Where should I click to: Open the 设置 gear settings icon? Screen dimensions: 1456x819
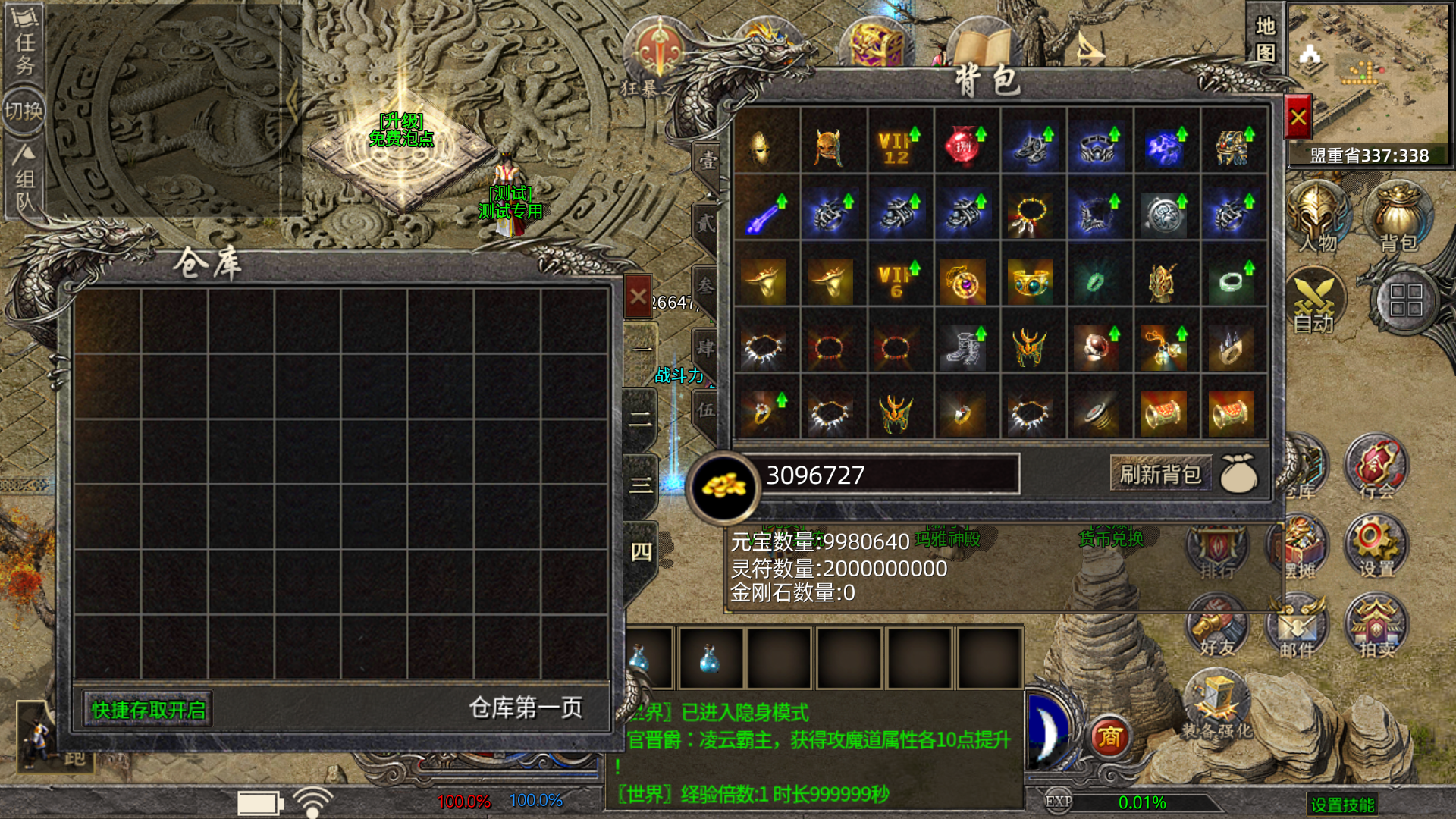[1375, 544]
